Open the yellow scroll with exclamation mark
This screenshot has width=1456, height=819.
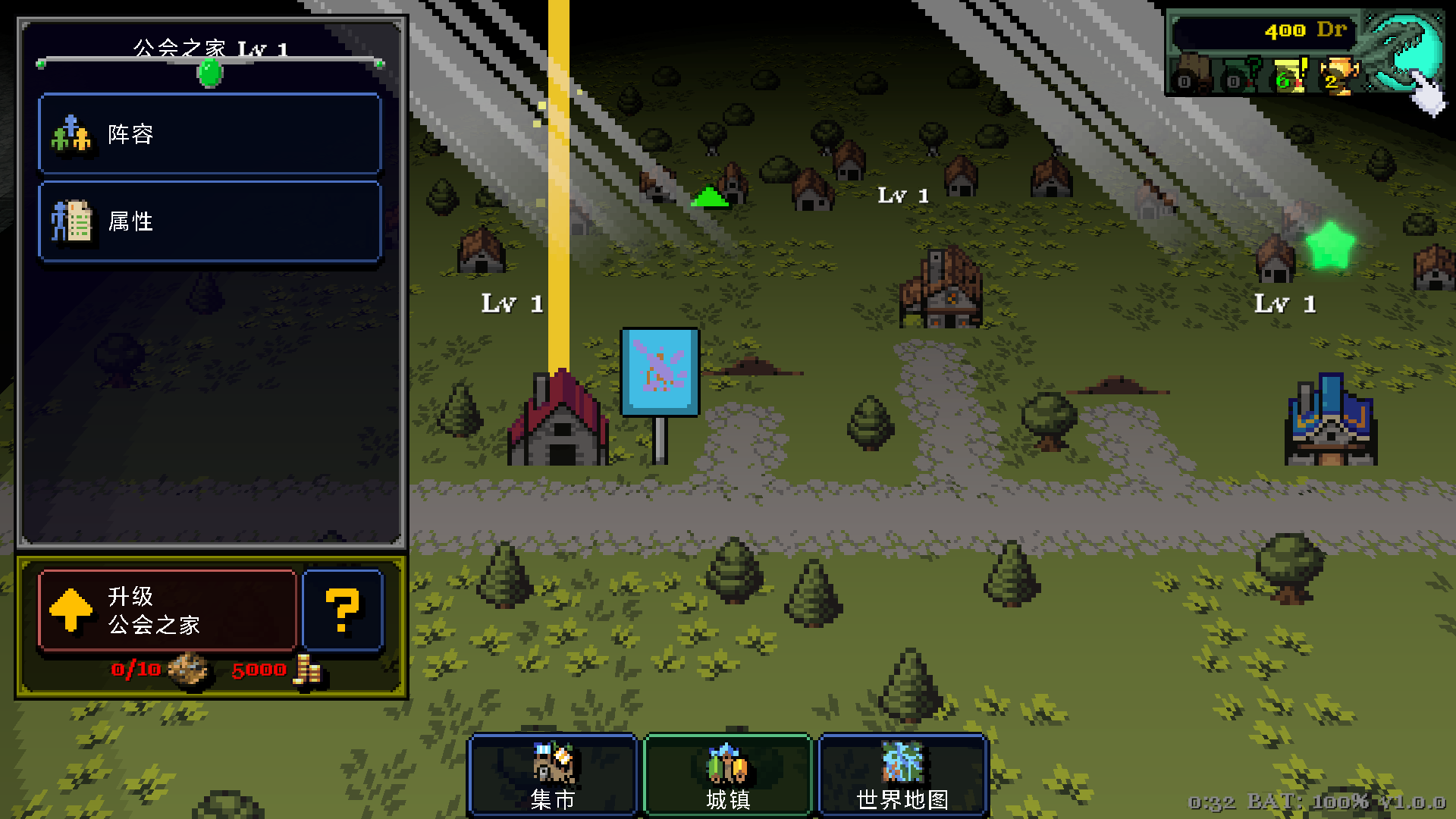point(1291,75)
